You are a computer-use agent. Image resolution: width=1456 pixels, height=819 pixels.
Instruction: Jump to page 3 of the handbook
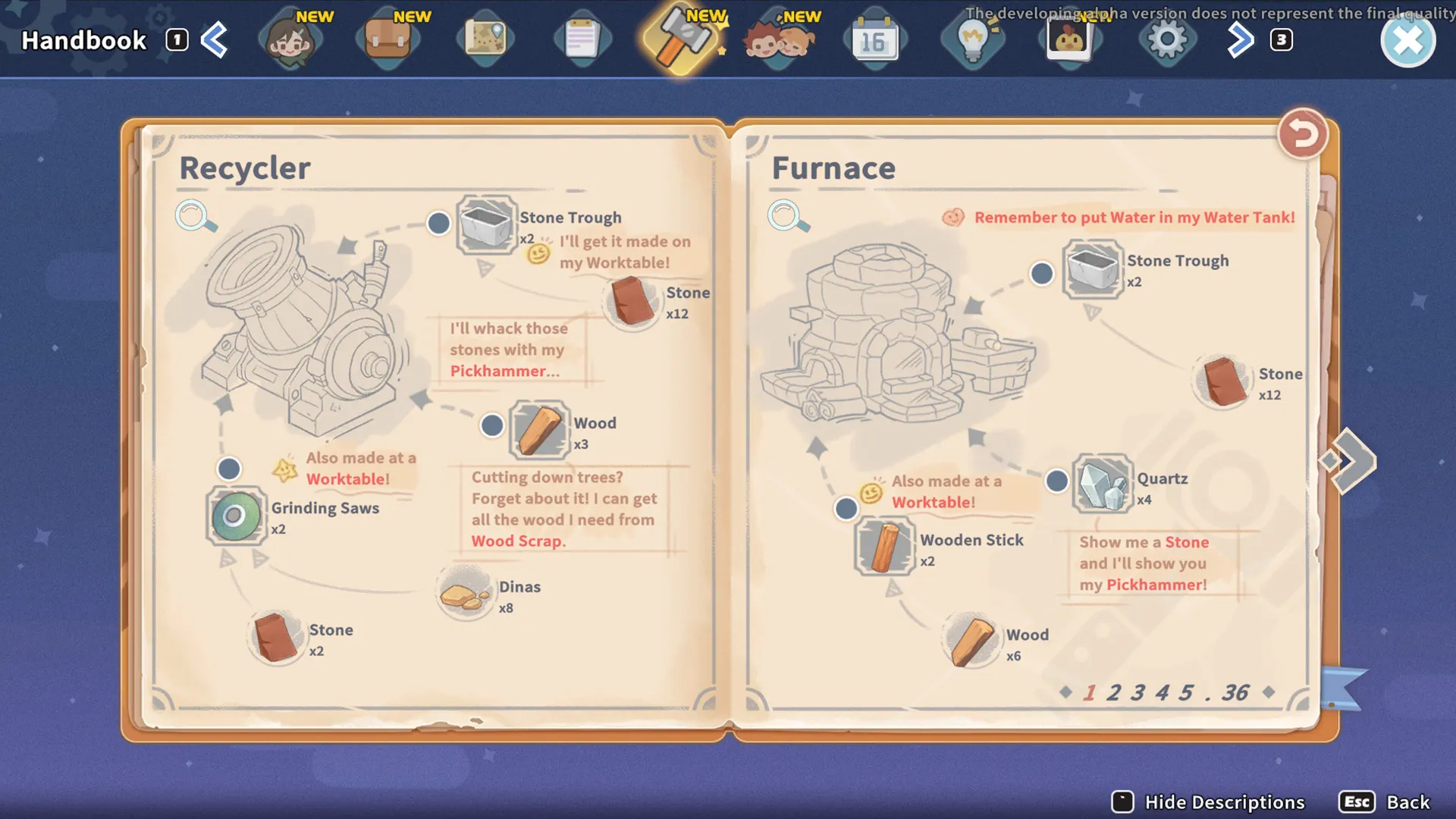click(x=1137, y=692)
